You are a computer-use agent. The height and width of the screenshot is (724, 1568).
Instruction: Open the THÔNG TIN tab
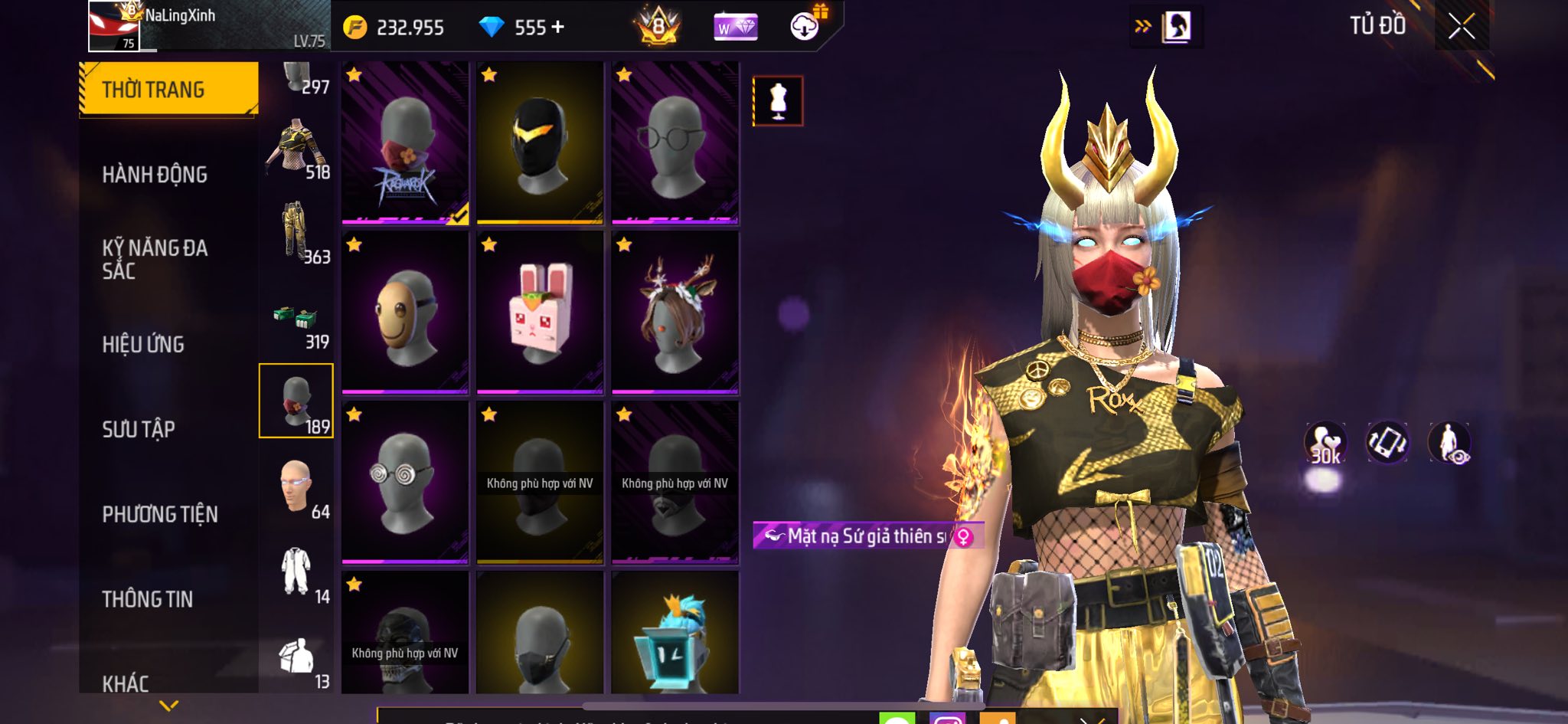[148, 599]
